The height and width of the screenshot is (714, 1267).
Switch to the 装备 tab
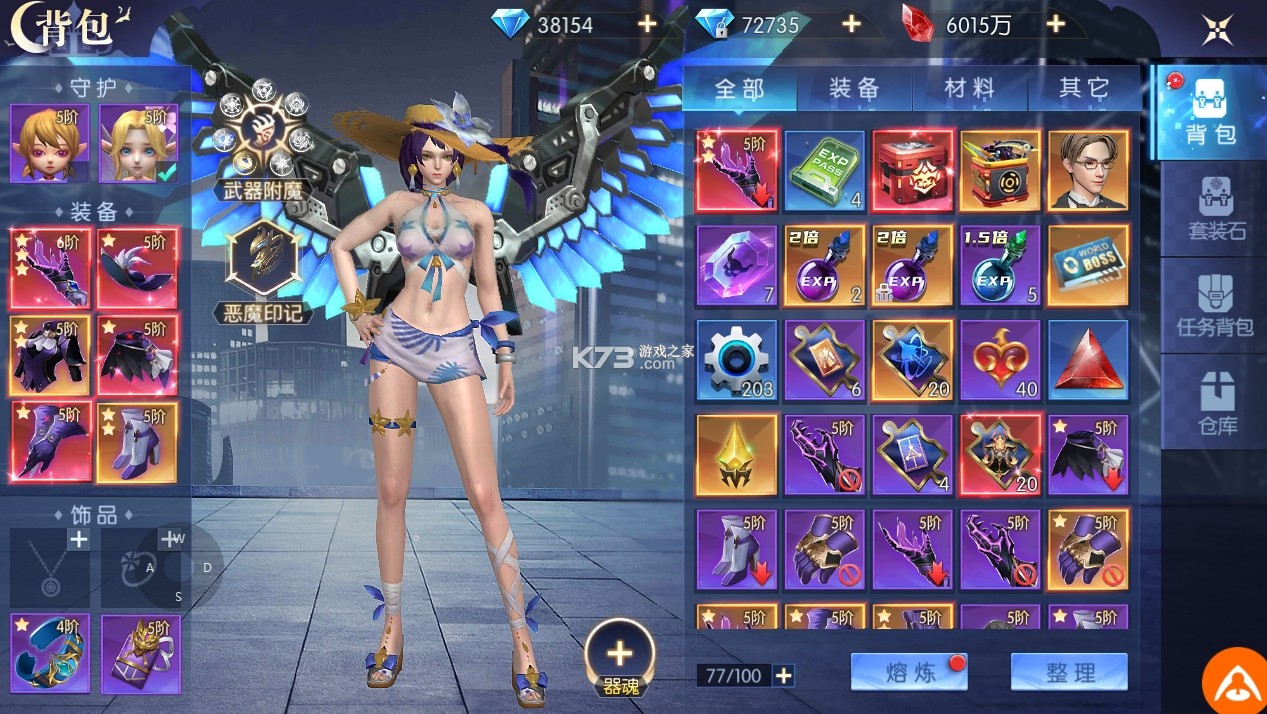854,89
